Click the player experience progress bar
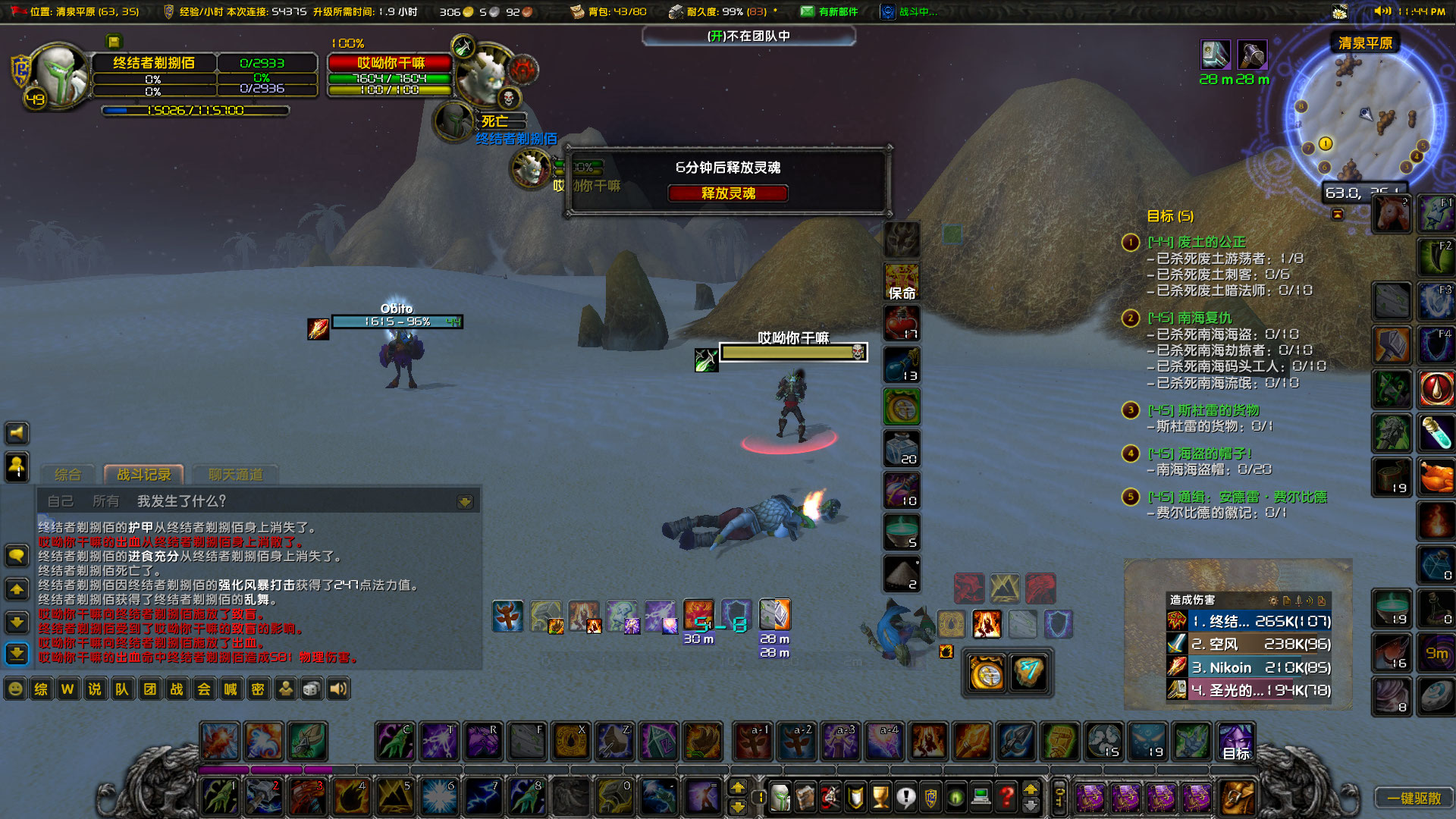 pos(197,111)
